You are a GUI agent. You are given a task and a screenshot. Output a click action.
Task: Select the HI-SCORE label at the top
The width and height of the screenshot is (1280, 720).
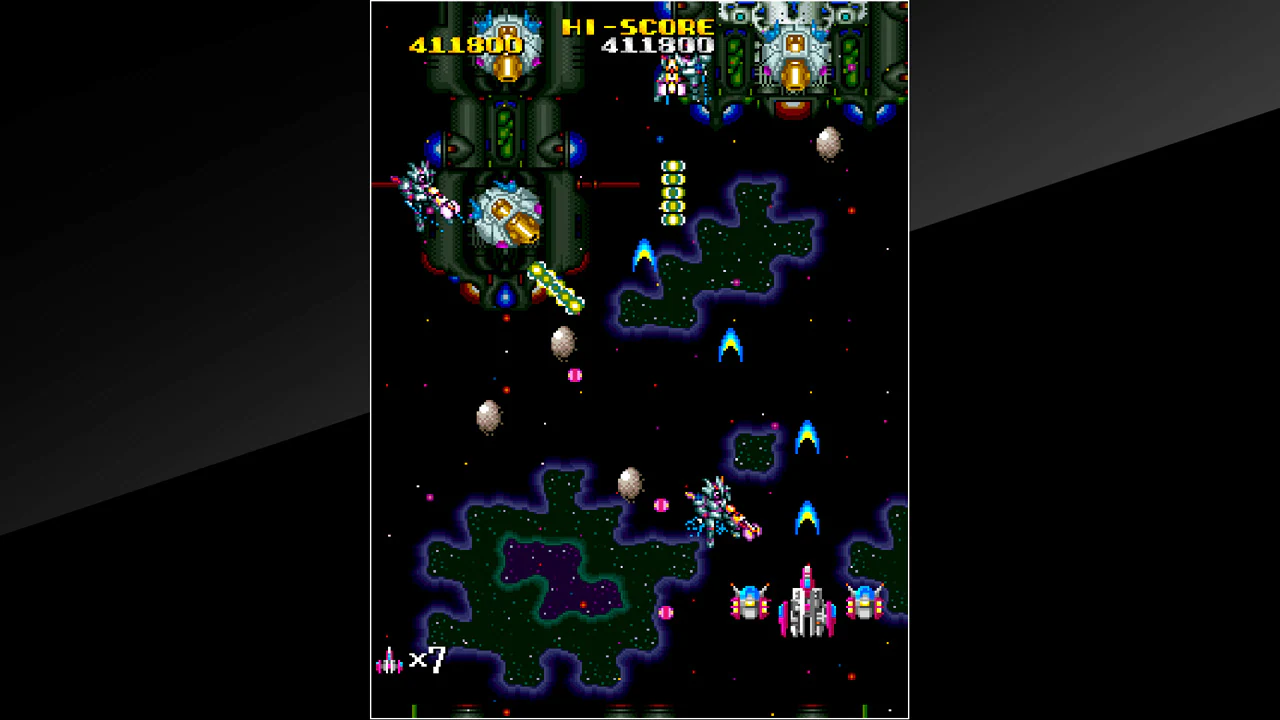pos(637,27)
